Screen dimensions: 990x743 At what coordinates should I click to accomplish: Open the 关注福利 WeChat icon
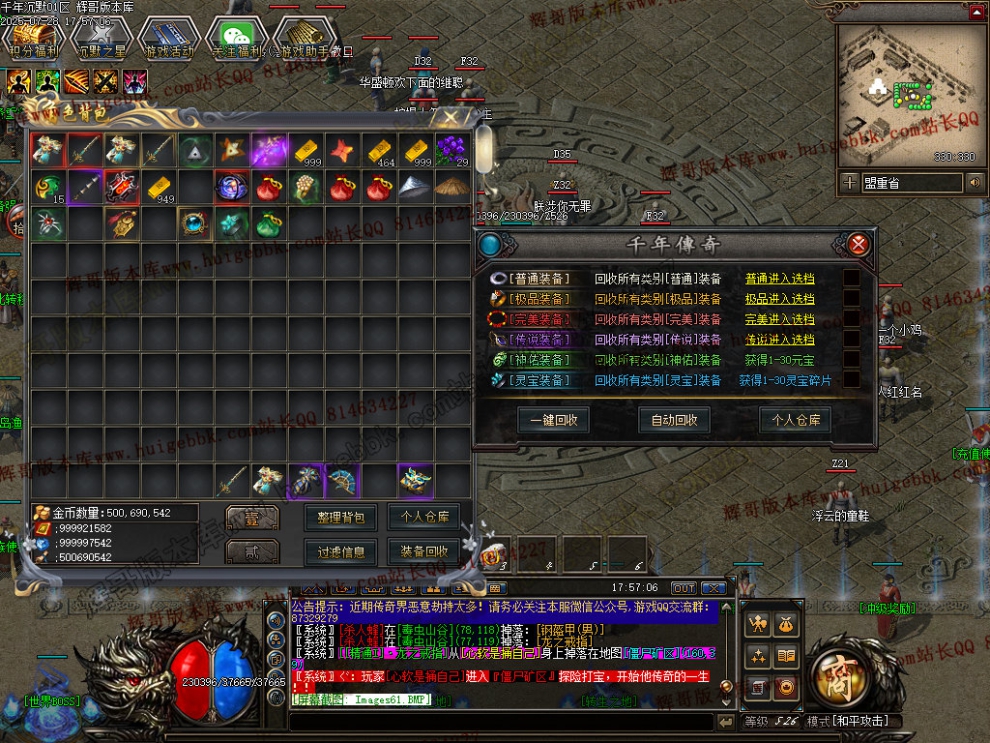coord(236,39)
